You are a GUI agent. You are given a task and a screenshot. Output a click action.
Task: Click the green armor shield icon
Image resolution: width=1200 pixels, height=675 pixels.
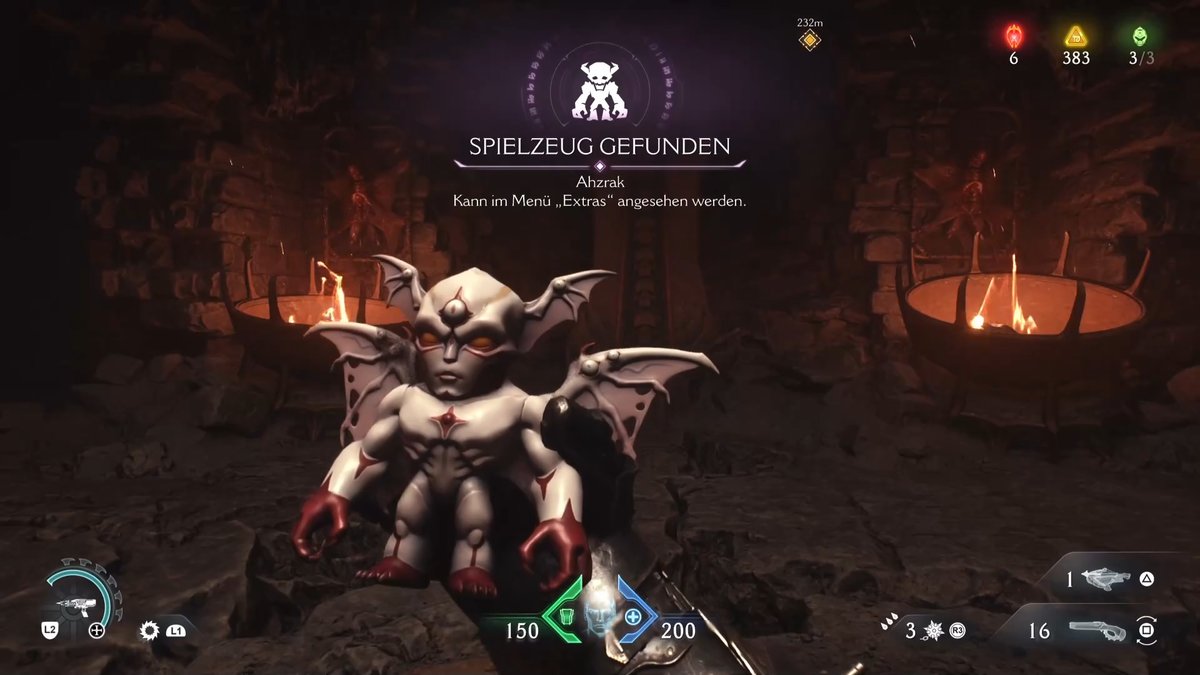(564, 615)
